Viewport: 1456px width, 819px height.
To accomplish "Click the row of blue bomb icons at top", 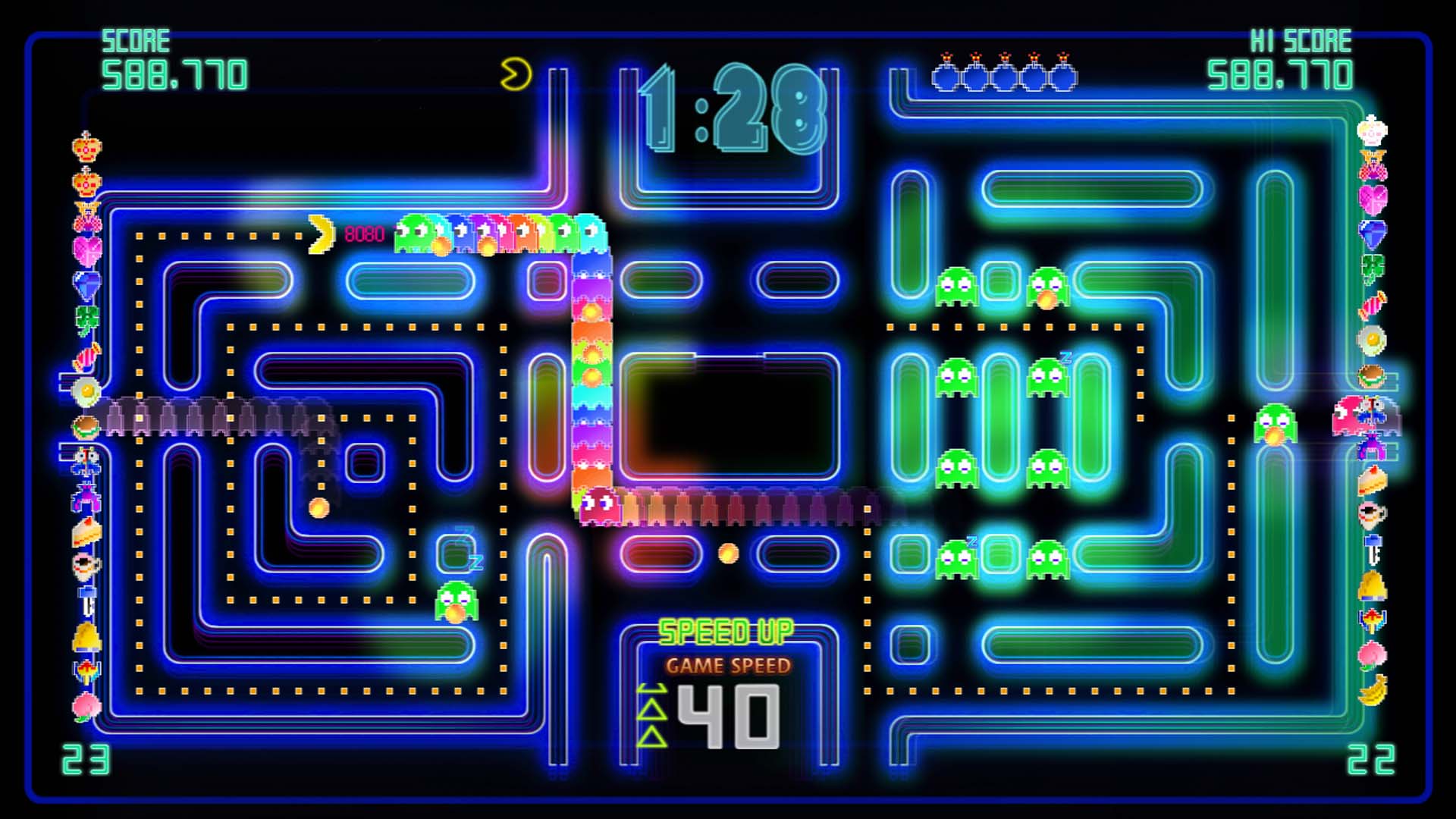I will pos(1005,74).
